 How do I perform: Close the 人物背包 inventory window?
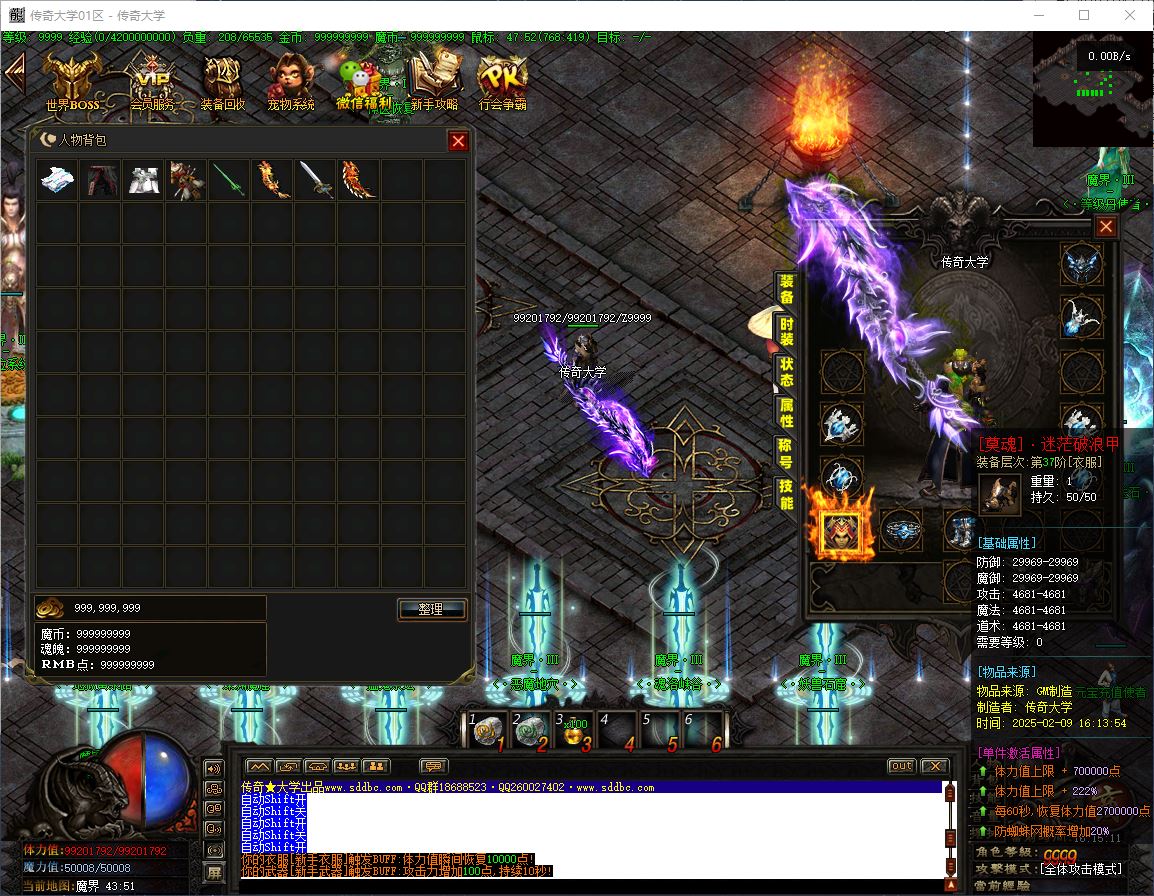[458, 141]
